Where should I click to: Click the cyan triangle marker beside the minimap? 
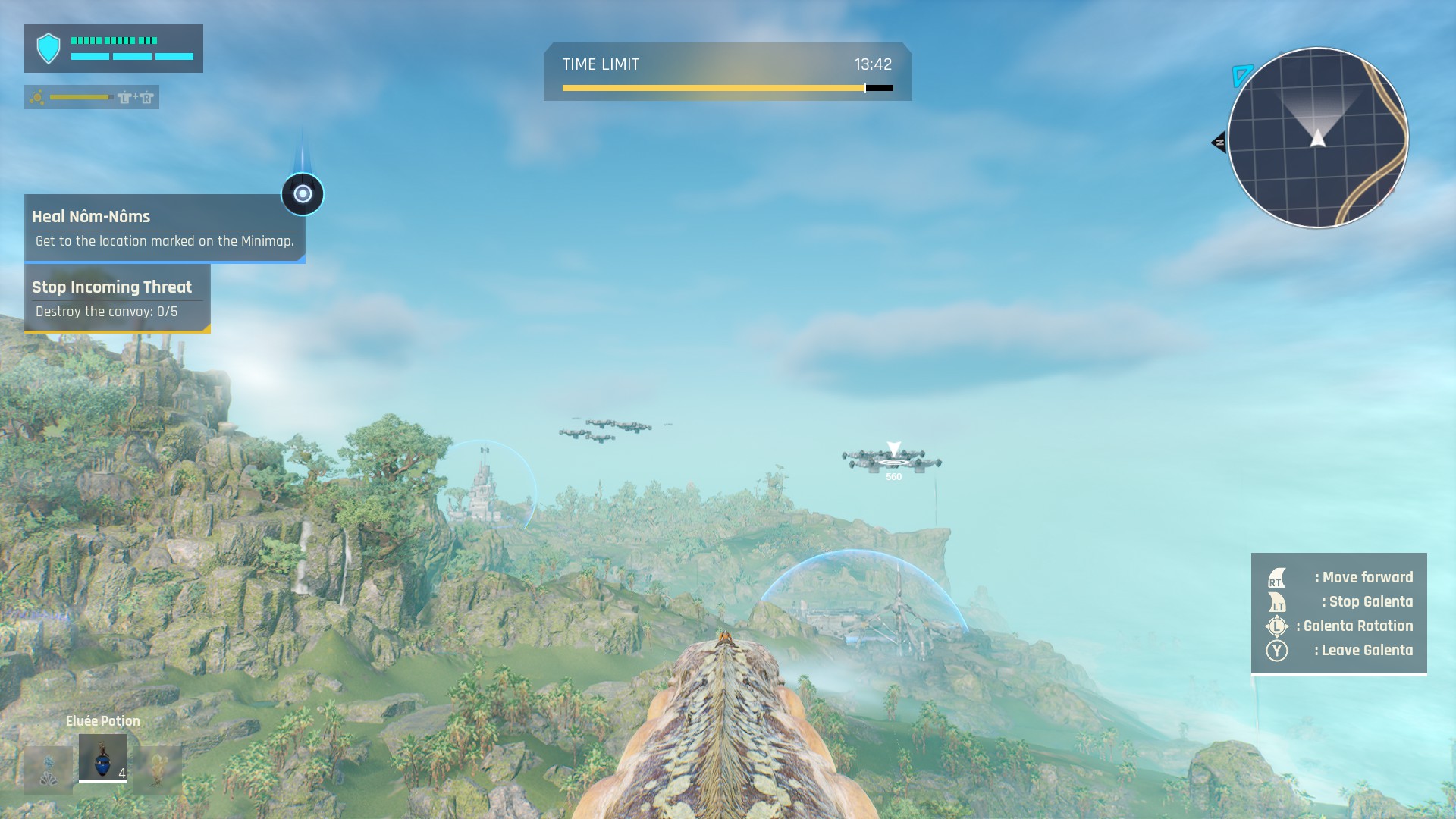pyautogui.click(x=1241, y=75)
